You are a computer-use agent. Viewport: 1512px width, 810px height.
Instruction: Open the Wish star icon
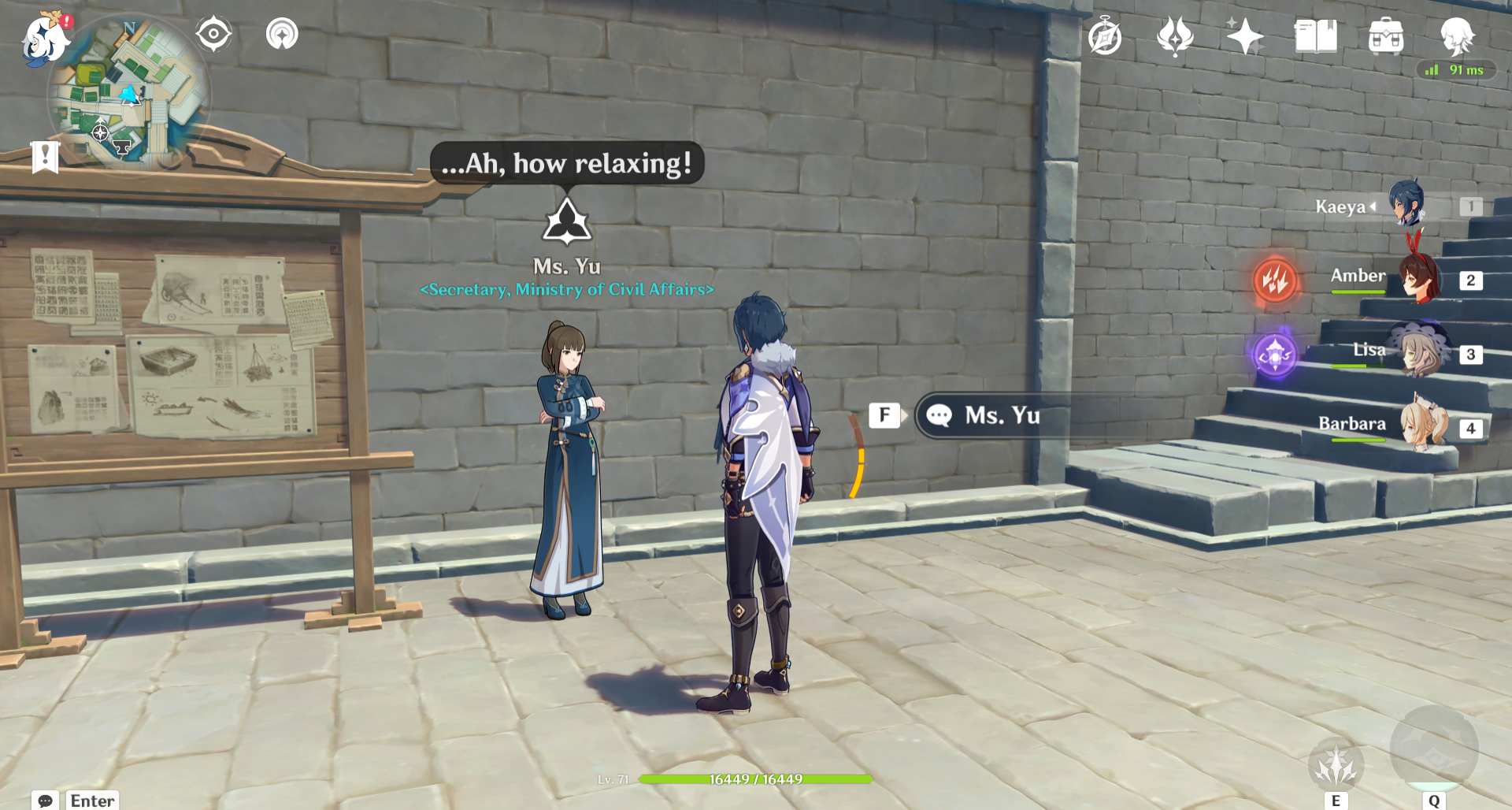1244,36
